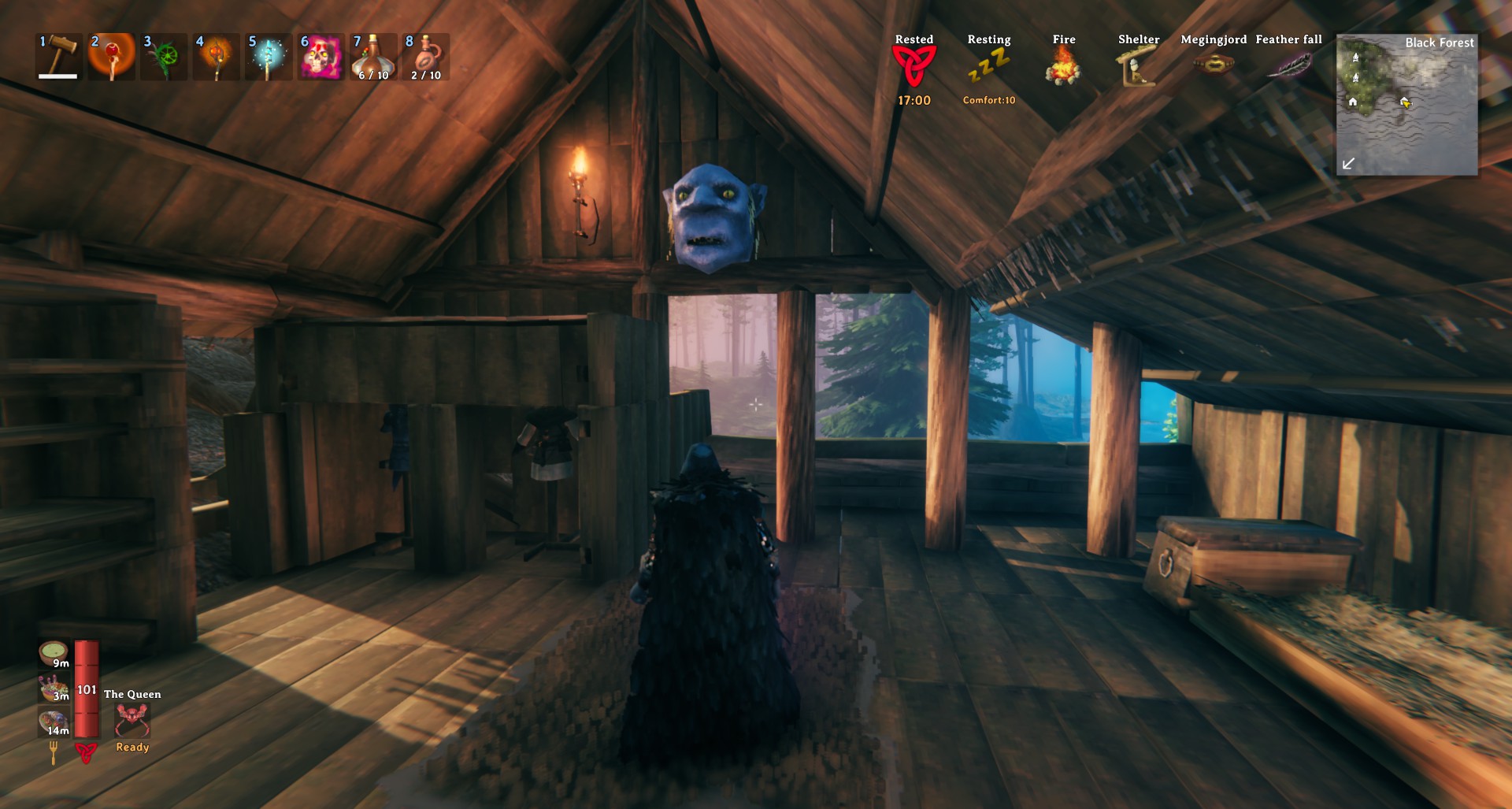
Task: Inspect the Resting zzz status icon
Action: (988, 66)
